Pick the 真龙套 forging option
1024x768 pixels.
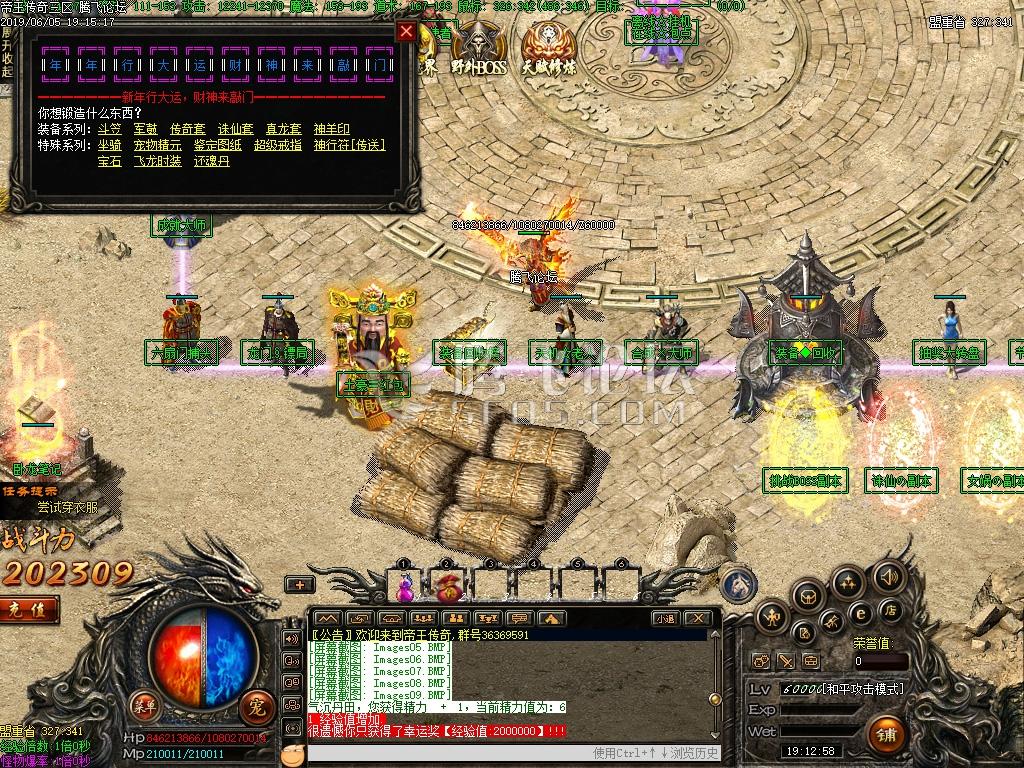[x=283, y=129]
